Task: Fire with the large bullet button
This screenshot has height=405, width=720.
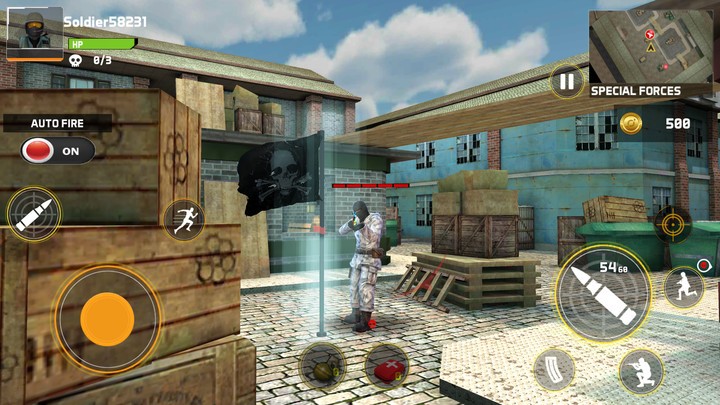Action: [602, 293]
